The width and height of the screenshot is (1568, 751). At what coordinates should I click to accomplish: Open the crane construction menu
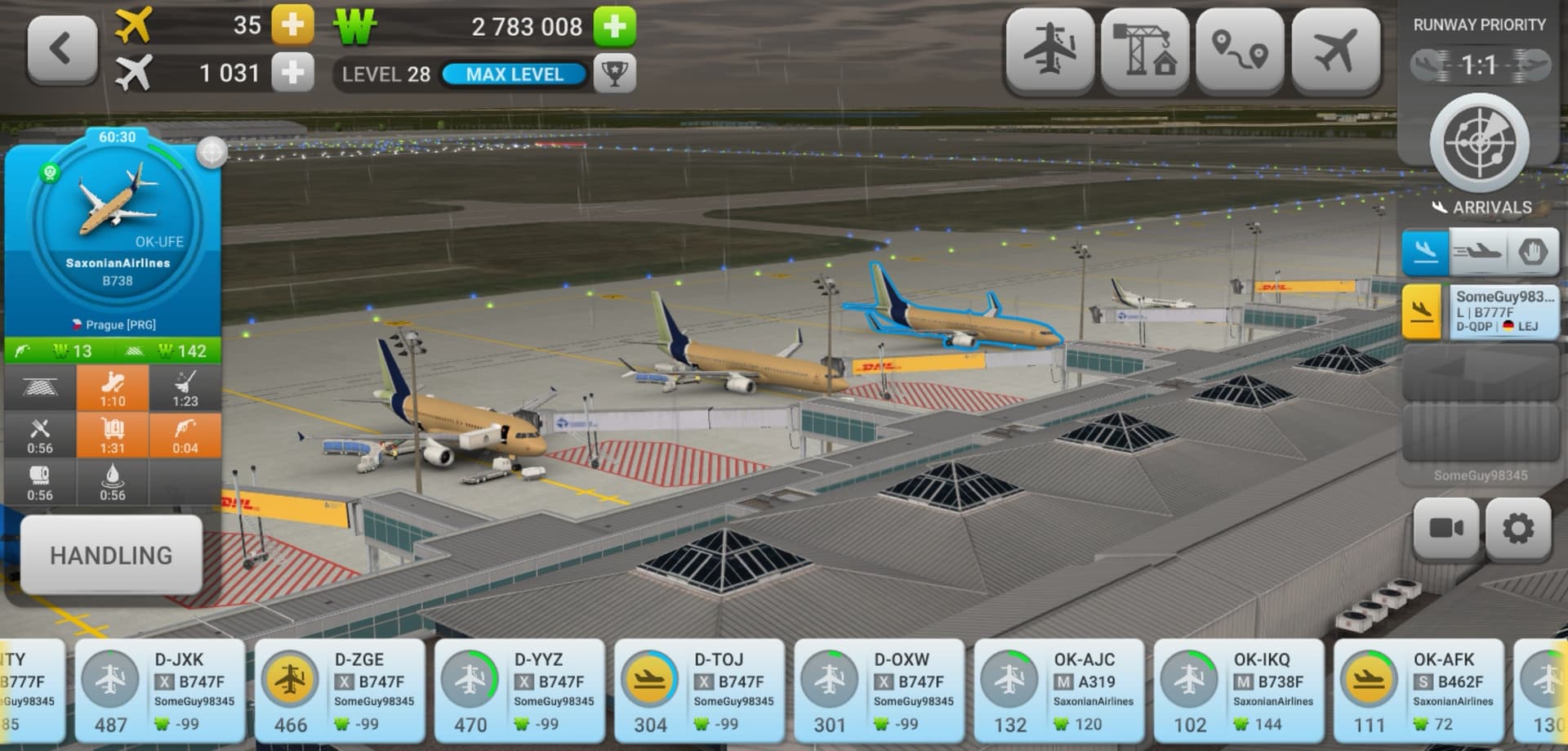(1145, 51)
